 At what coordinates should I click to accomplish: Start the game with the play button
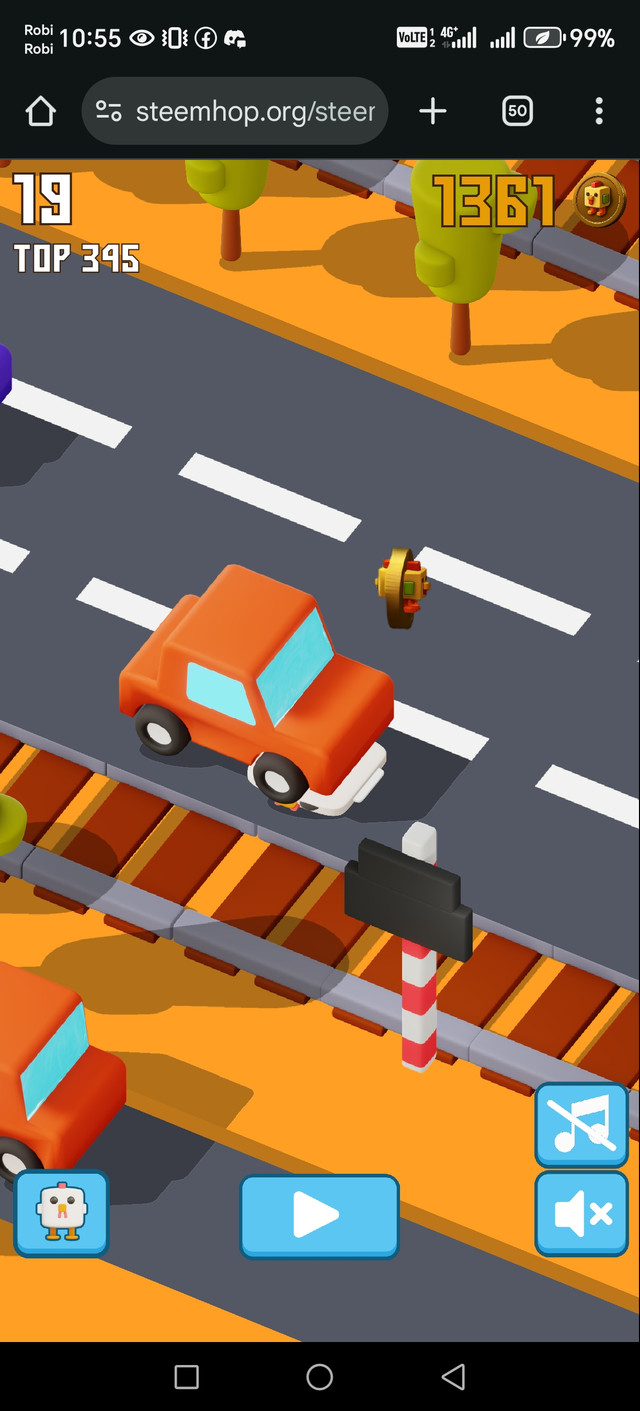318,1216
